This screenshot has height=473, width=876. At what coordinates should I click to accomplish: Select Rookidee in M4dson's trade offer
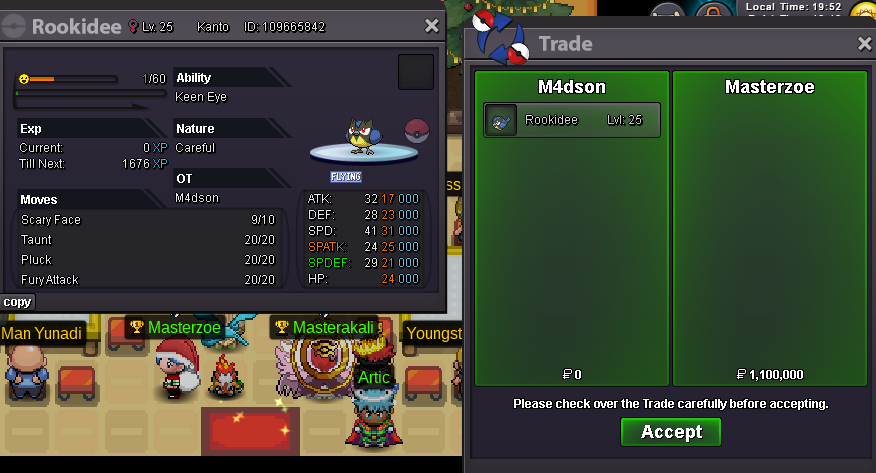pos(571,120)
